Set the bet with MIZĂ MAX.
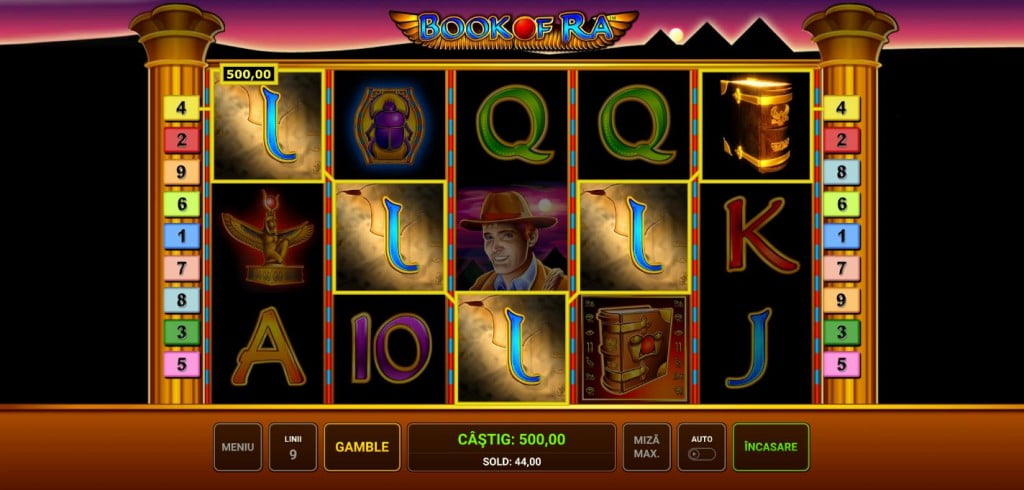1024x490 pixels. [x=646, y=447]
